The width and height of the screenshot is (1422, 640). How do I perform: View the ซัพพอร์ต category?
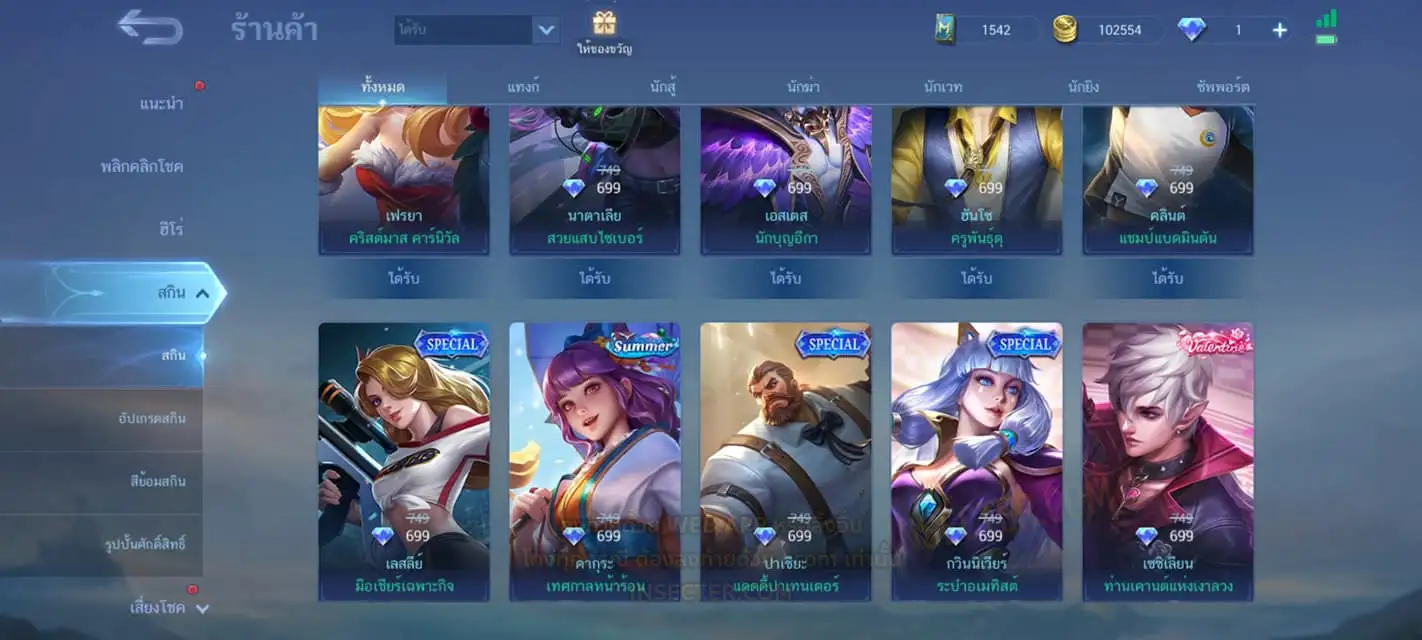click(x=1222, y=87)
